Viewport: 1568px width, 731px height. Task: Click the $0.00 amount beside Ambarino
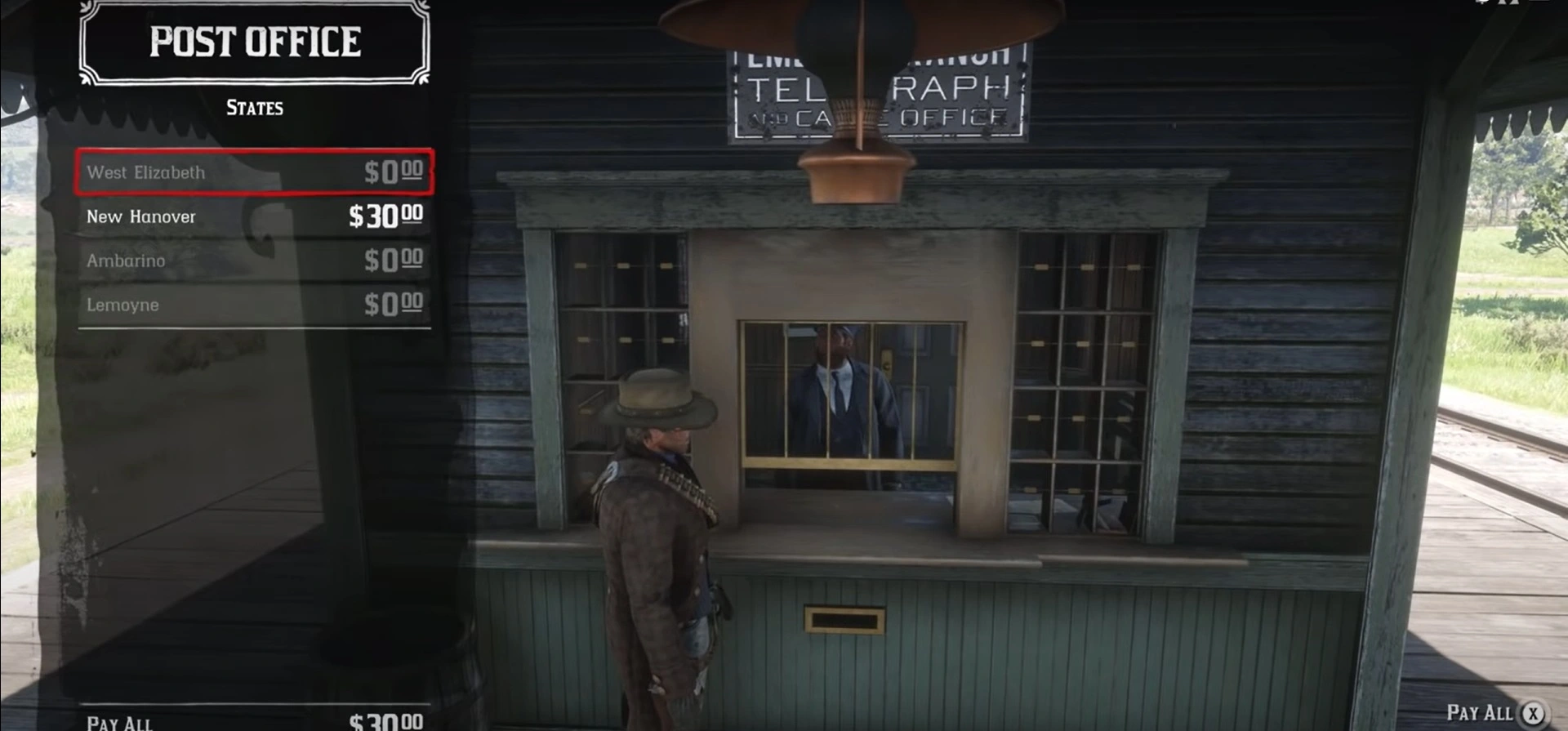pyautogui.click(x=394, y=260)
